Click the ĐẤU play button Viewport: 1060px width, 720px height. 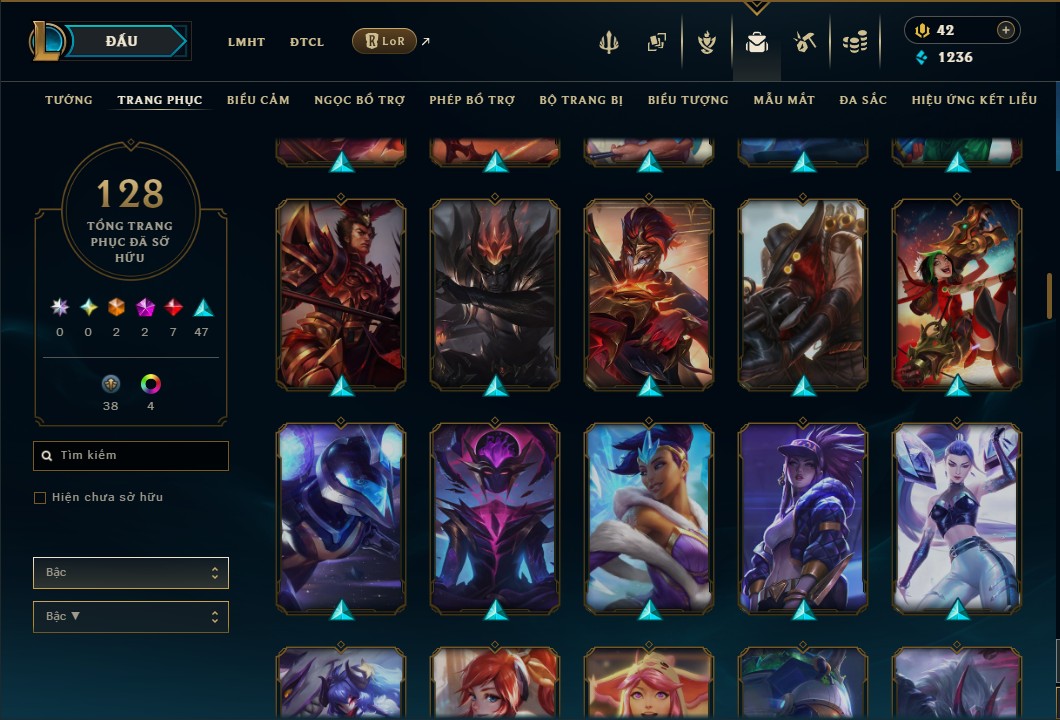pos(122,41)
